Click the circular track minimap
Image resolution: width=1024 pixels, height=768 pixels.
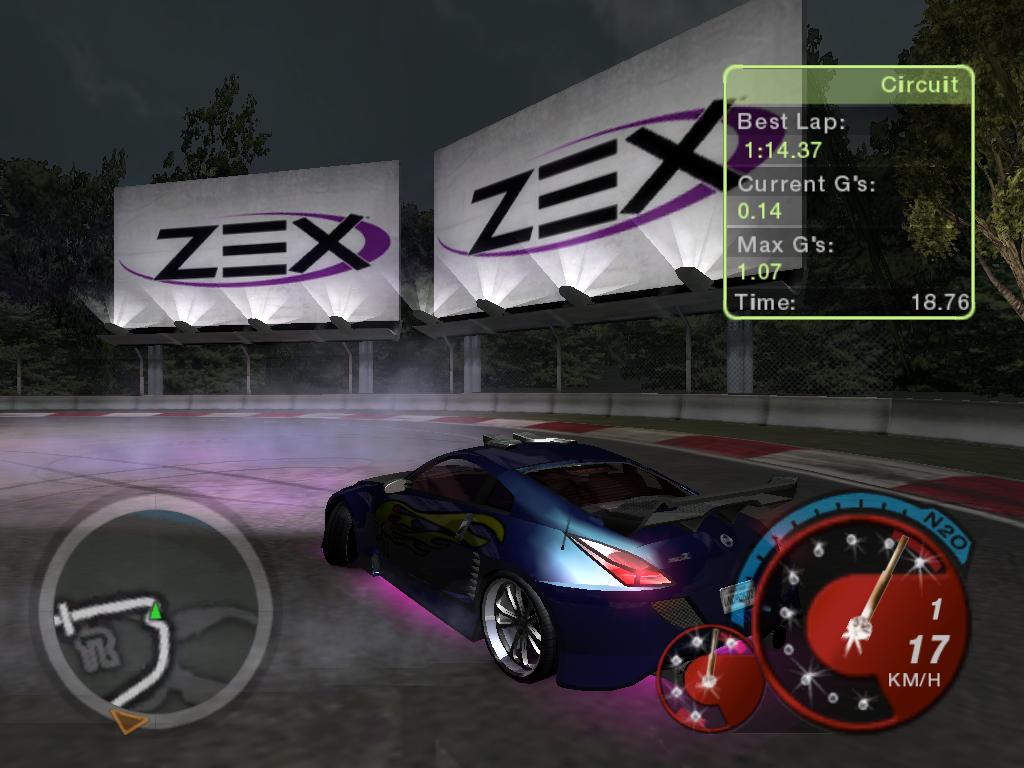[155, 613]
